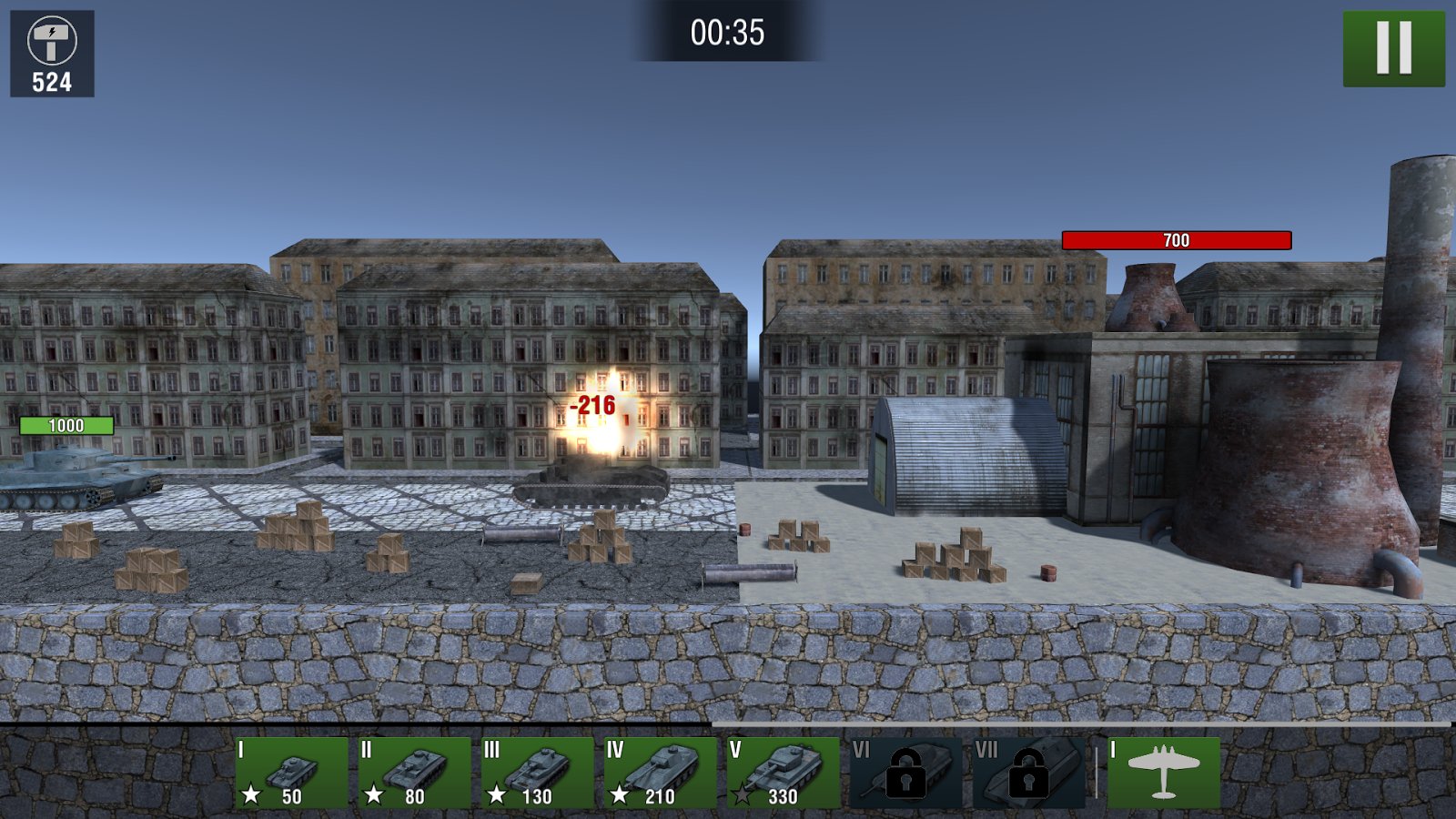
Task: Deploy the tier III tank costing 130
Action: pos(537,773)
